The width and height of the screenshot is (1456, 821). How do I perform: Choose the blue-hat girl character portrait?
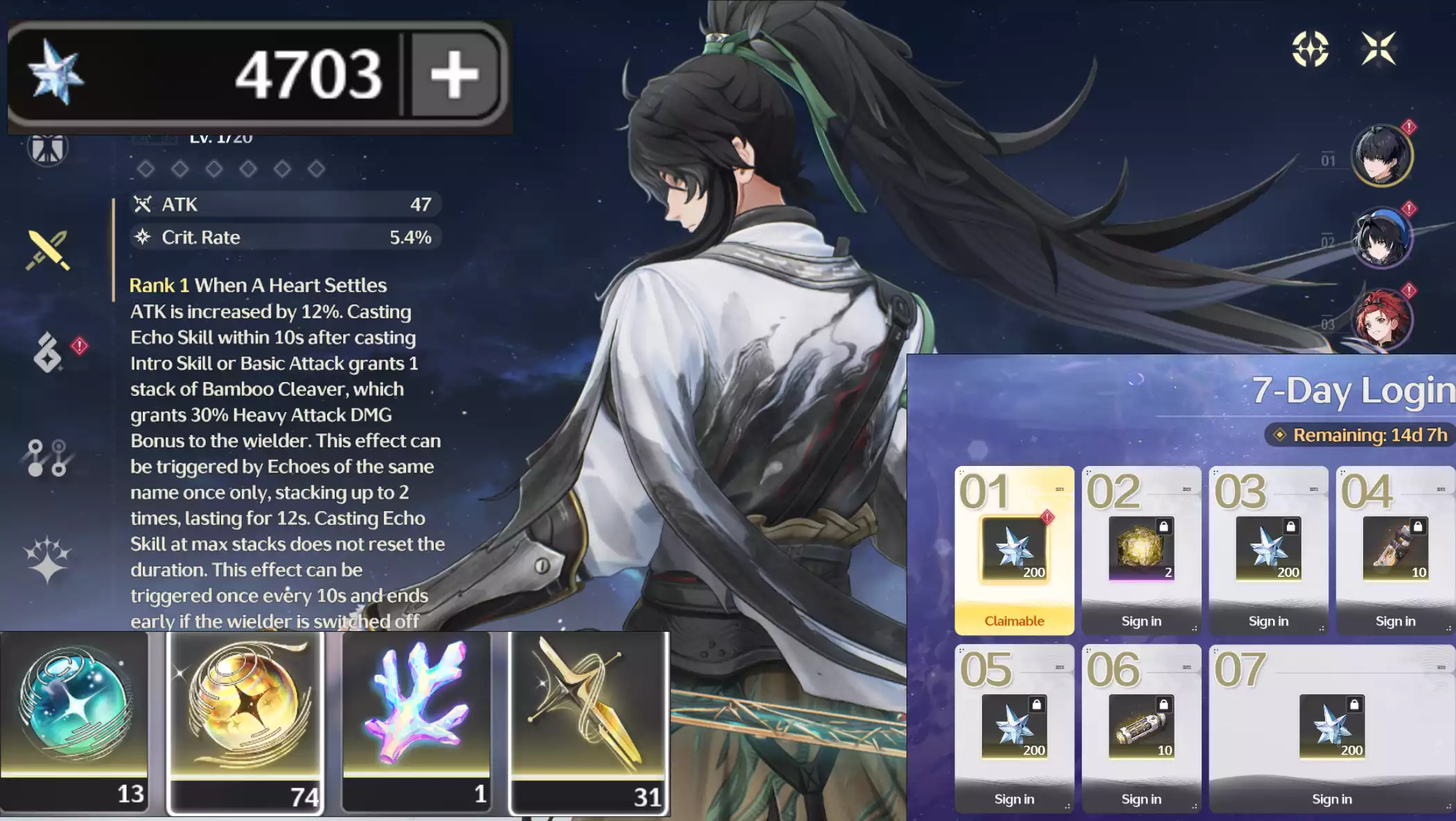point(1381,238)
